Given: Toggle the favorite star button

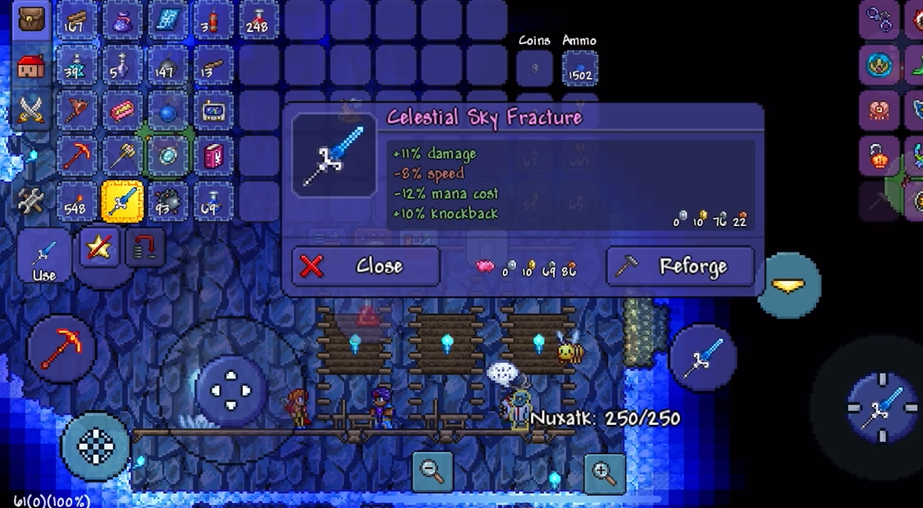Looking at the screenshot, I should coord(99,247).
